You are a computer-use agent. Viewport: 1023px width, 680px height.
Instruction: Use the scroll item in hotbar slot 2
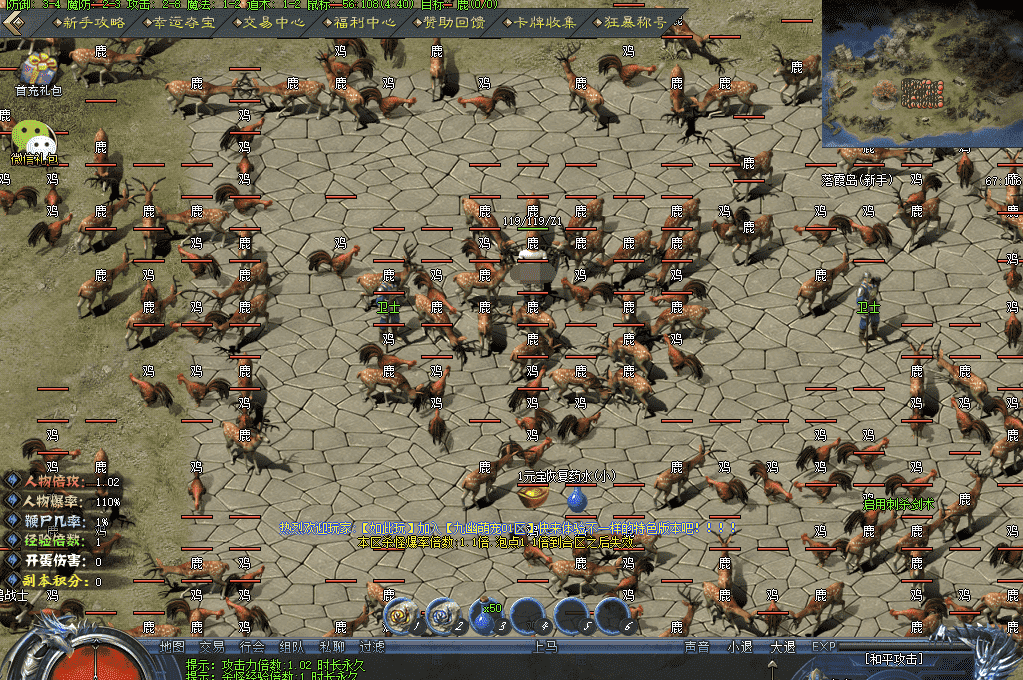tap(441, 617)
